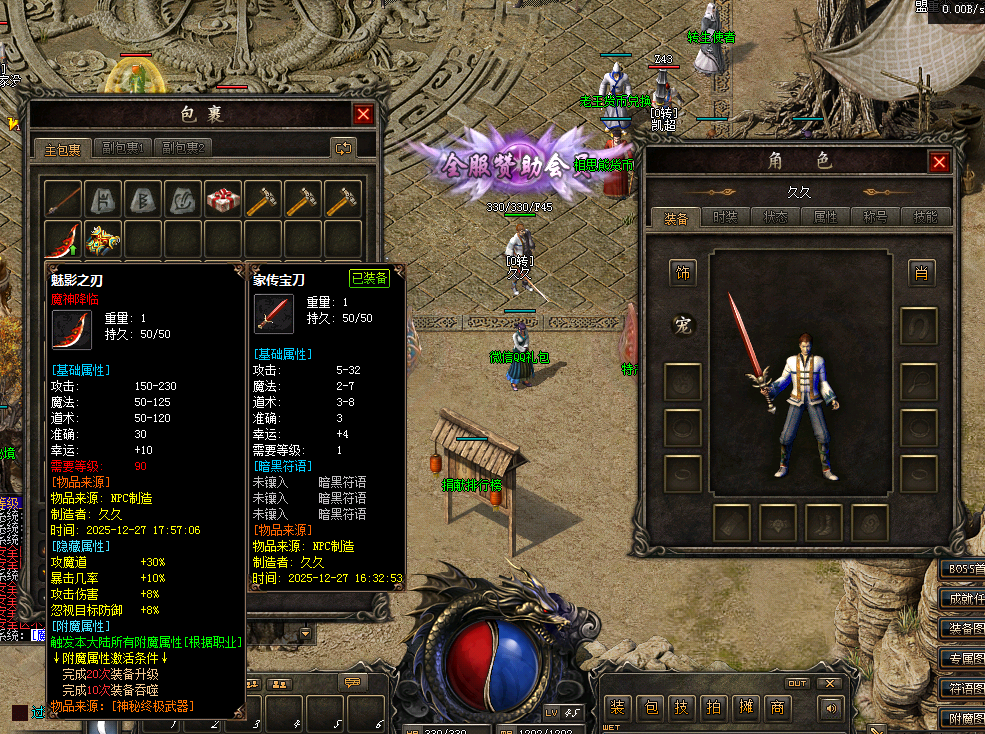Switch to the 技能 skills tab
Screen dimensions: 985x734
coord(926,217)
